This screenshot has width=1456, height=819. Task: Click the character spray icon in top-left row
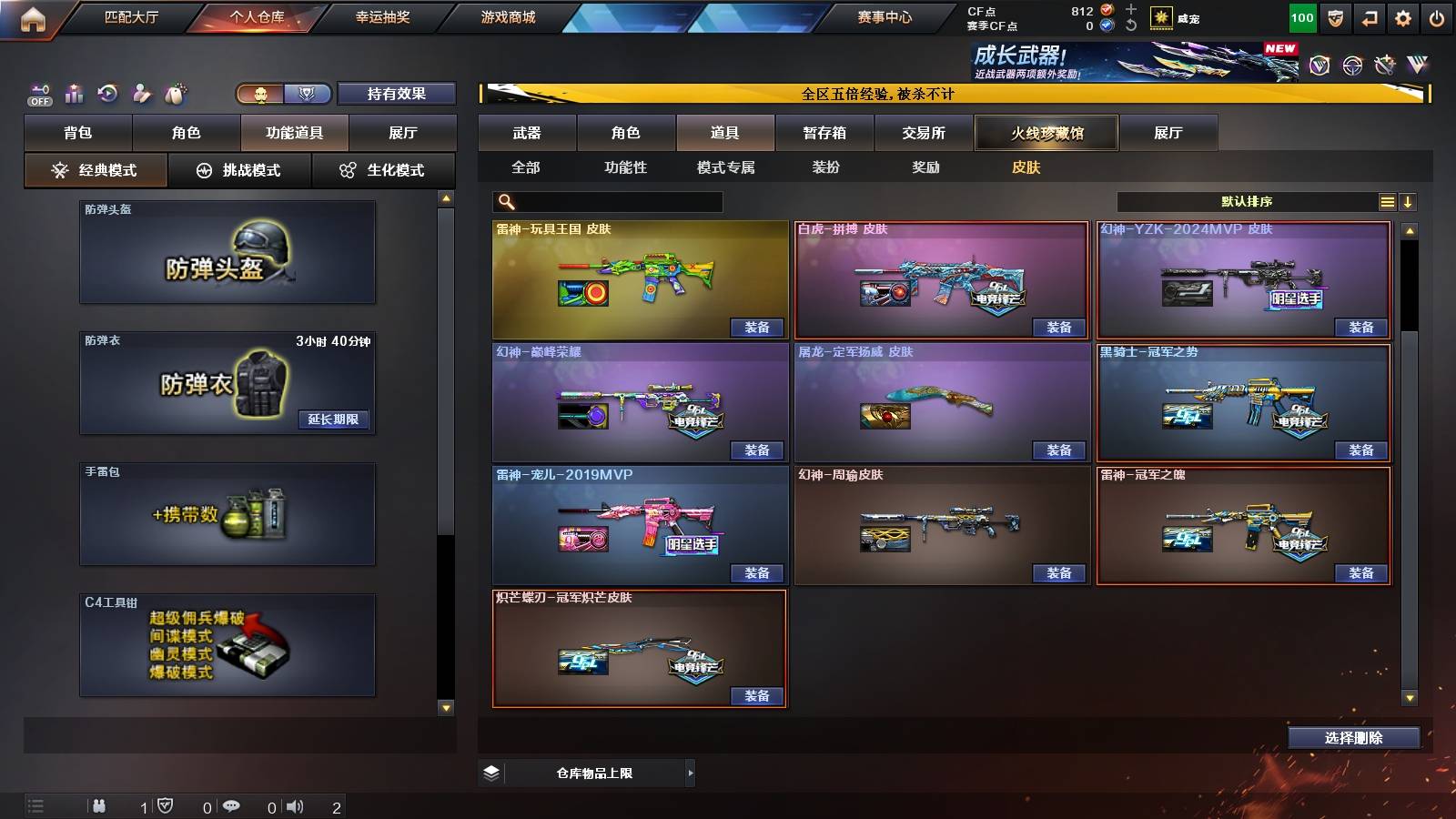[x=141, y=93]
